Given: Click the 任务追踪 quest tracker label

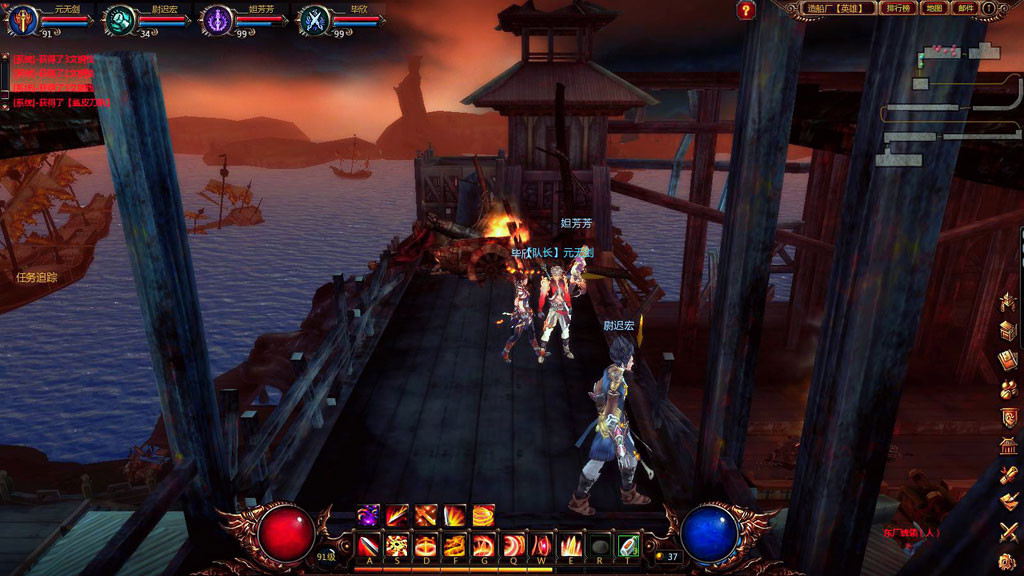Looking at the screenshot, I should 37,277.
